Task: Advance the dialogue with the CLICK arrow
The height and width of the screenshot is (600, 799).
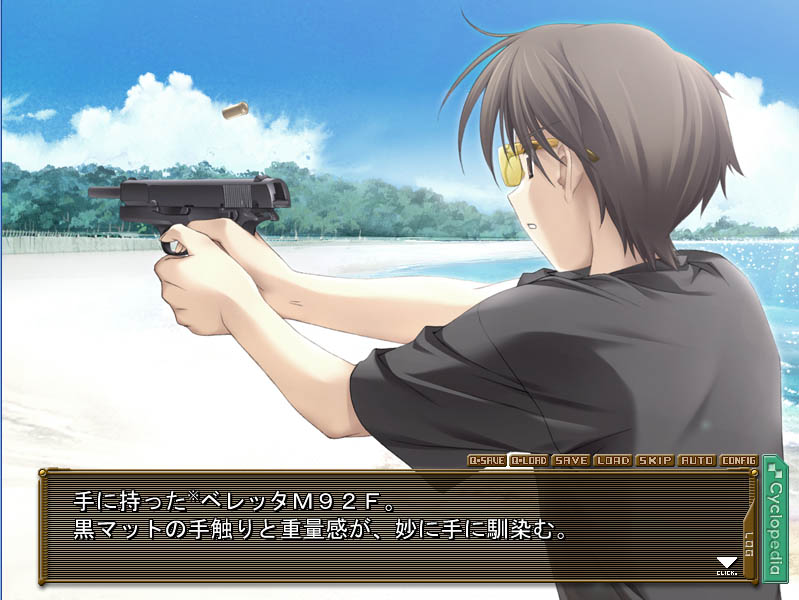Action: pos(727,566)
